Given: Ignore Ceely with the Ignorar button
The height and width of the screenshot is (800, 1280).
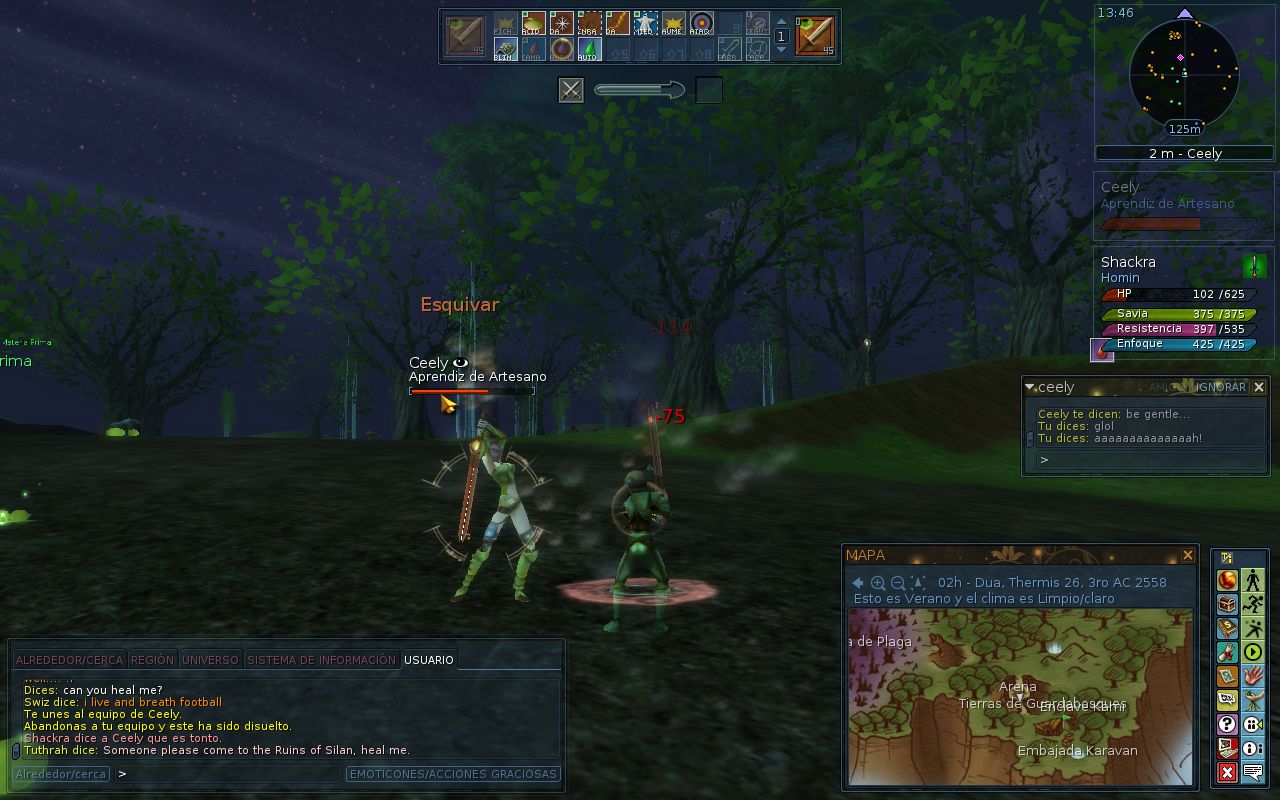Looking at the screenshot, I should coord(1222,387).
